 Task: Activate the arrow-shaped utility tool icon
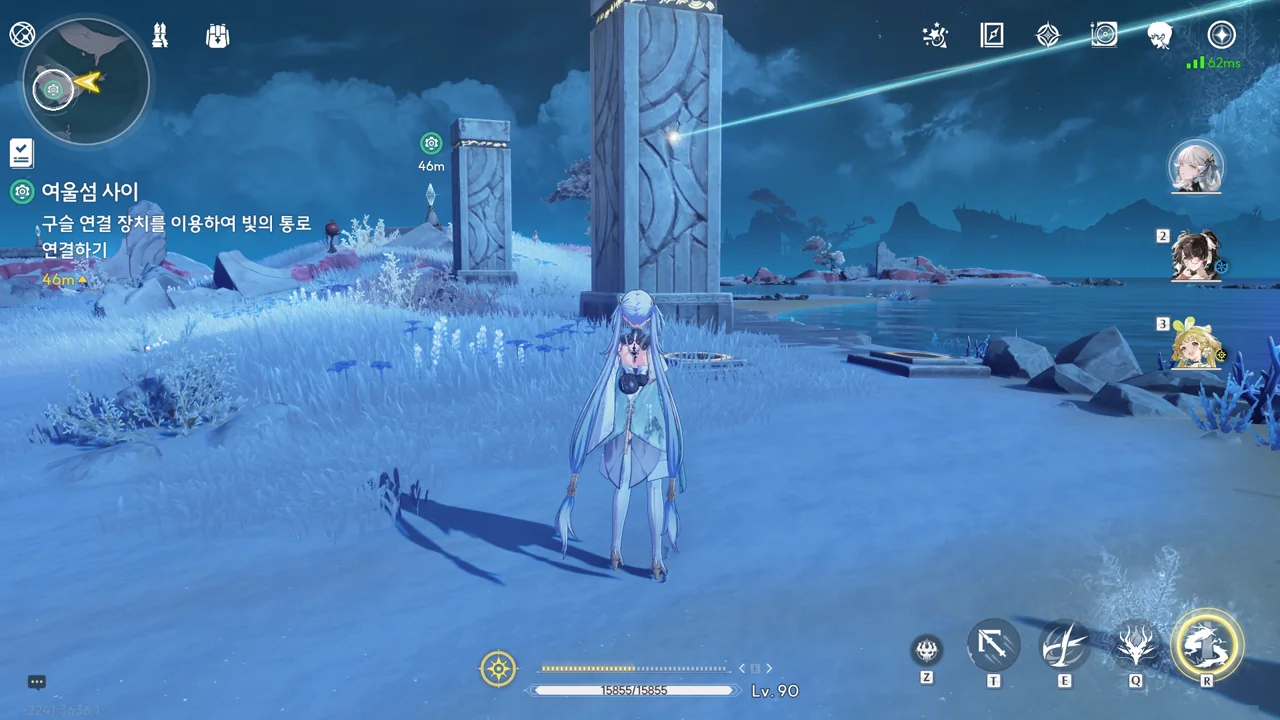click(x=993, y=645)
